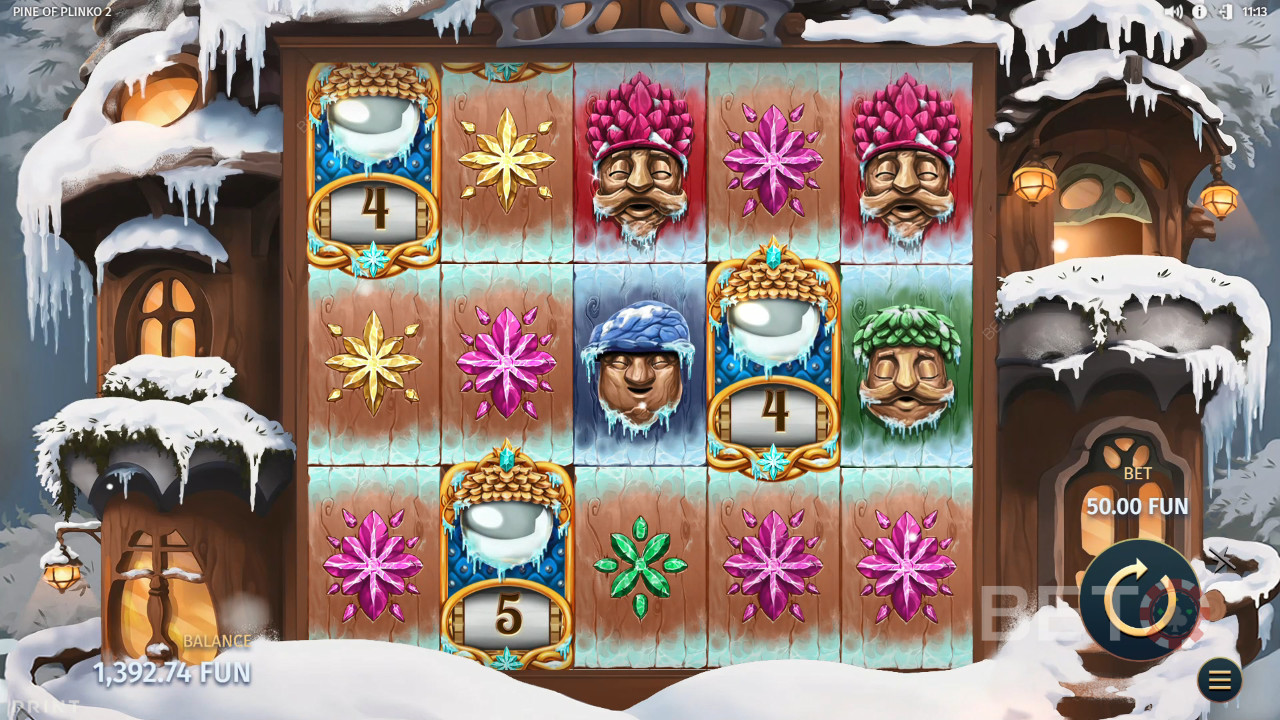The image size is (1280, 720).
Task: Toggle the sound speaker icon
Action: click(x=1172, y=12)
